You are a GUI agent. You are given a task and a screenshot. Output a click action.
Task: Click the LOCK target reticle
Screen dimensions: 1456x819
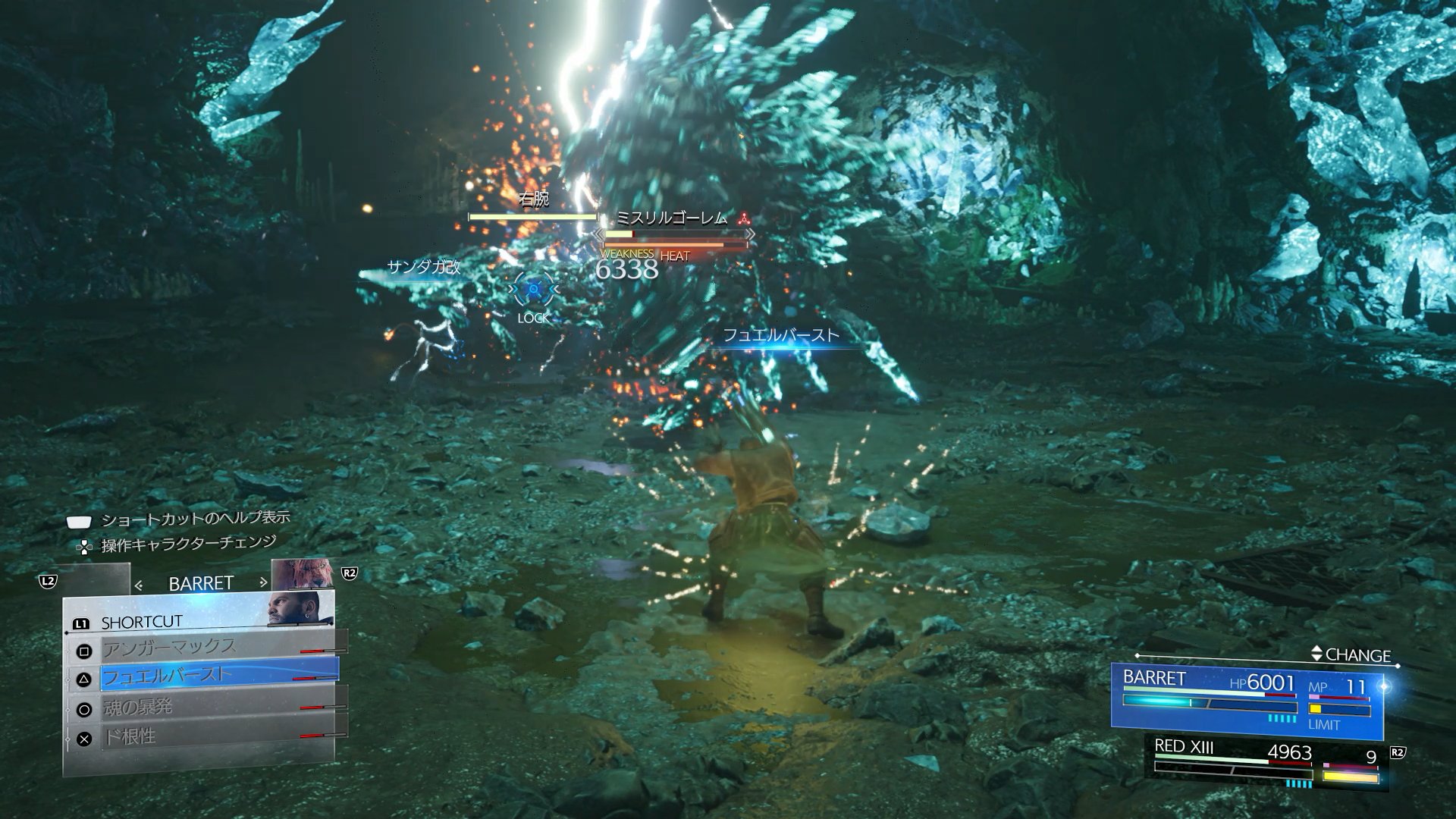click(534, 290)
